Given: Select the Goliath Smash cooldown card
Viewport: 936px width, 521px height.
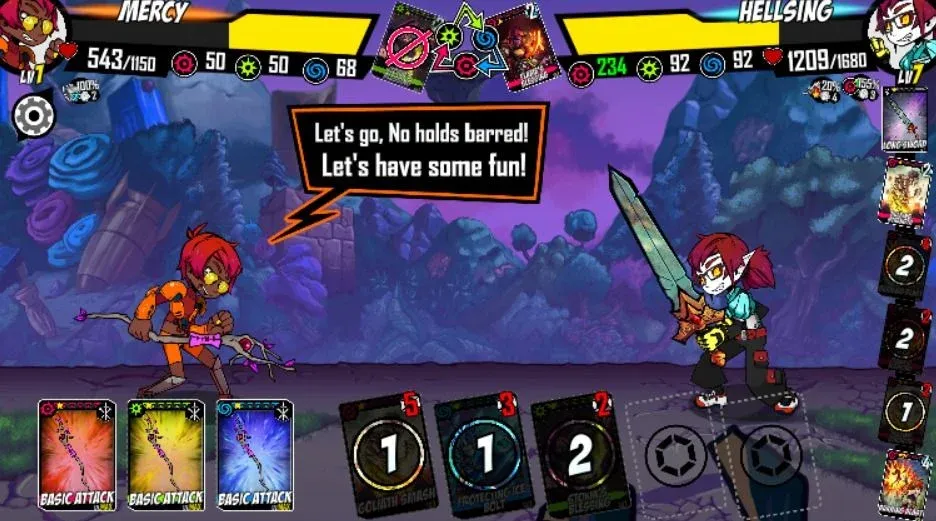Looking at the screenshot, I should pyautogui.click(x=388, y=455).
